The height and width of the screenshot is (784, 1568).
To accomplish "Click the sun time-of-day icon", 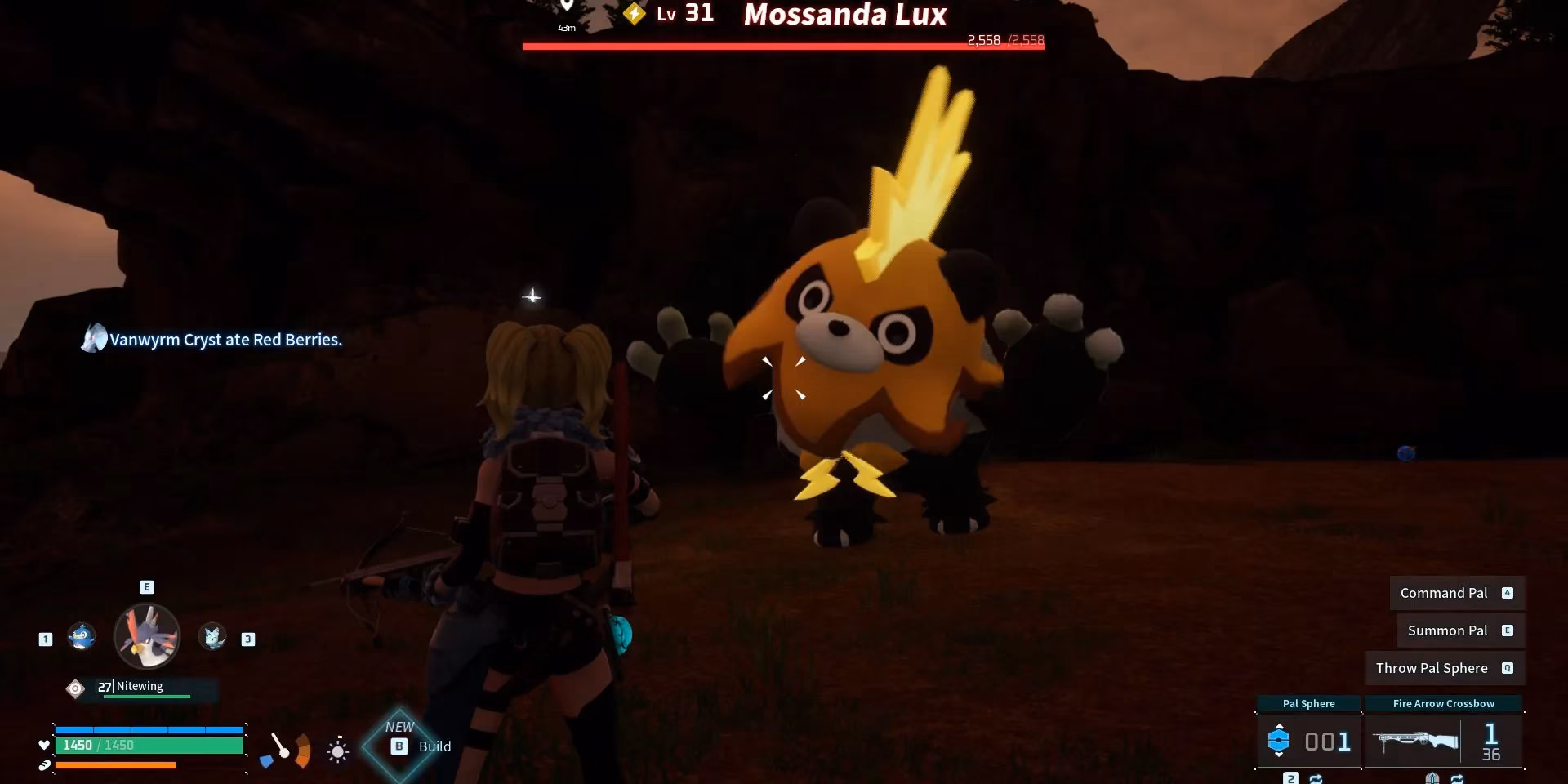I will (x=337, y=750).
